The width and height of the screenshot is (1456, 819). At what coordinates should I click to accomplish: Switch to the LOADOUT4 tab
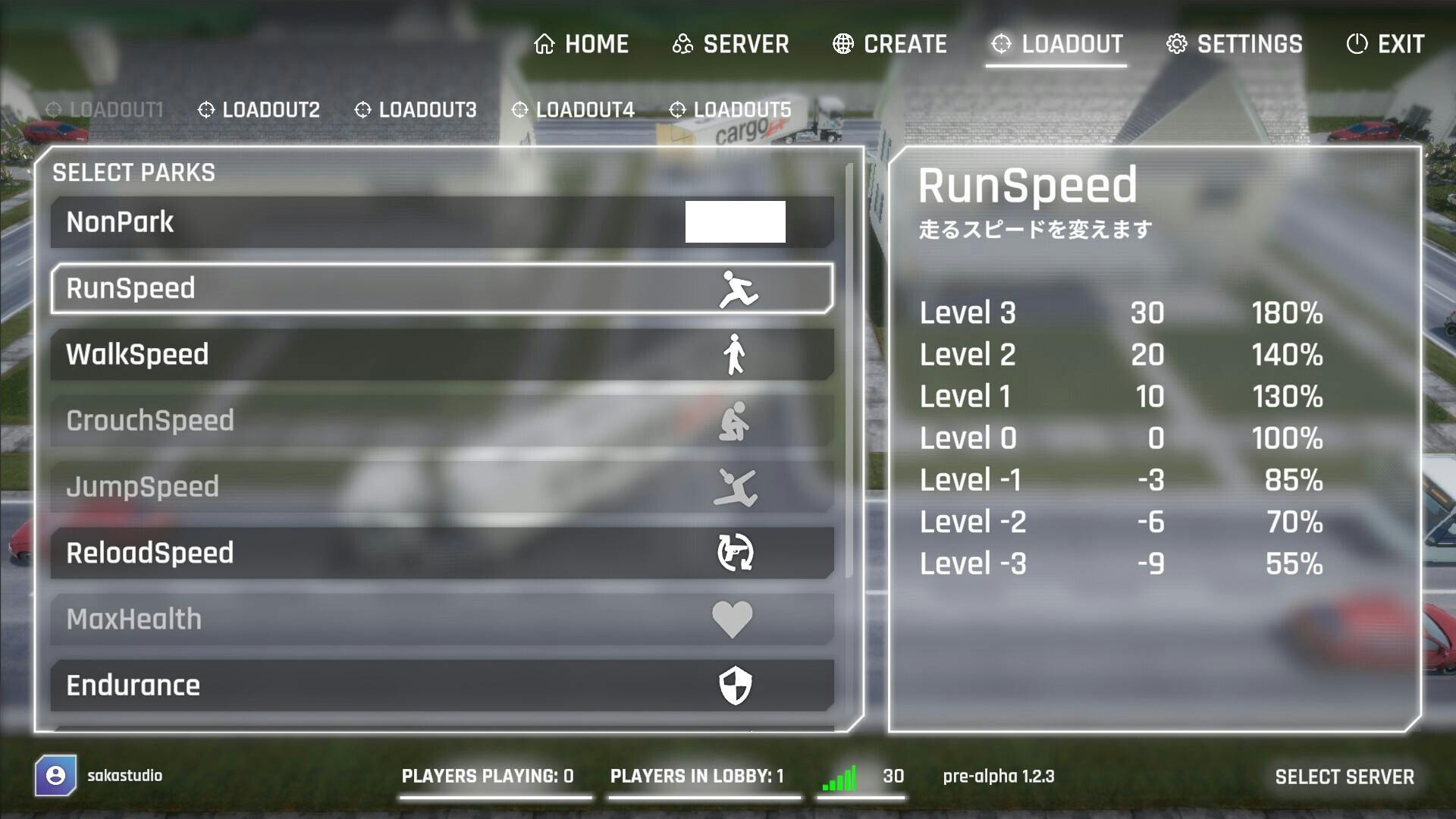pos(573,110)
